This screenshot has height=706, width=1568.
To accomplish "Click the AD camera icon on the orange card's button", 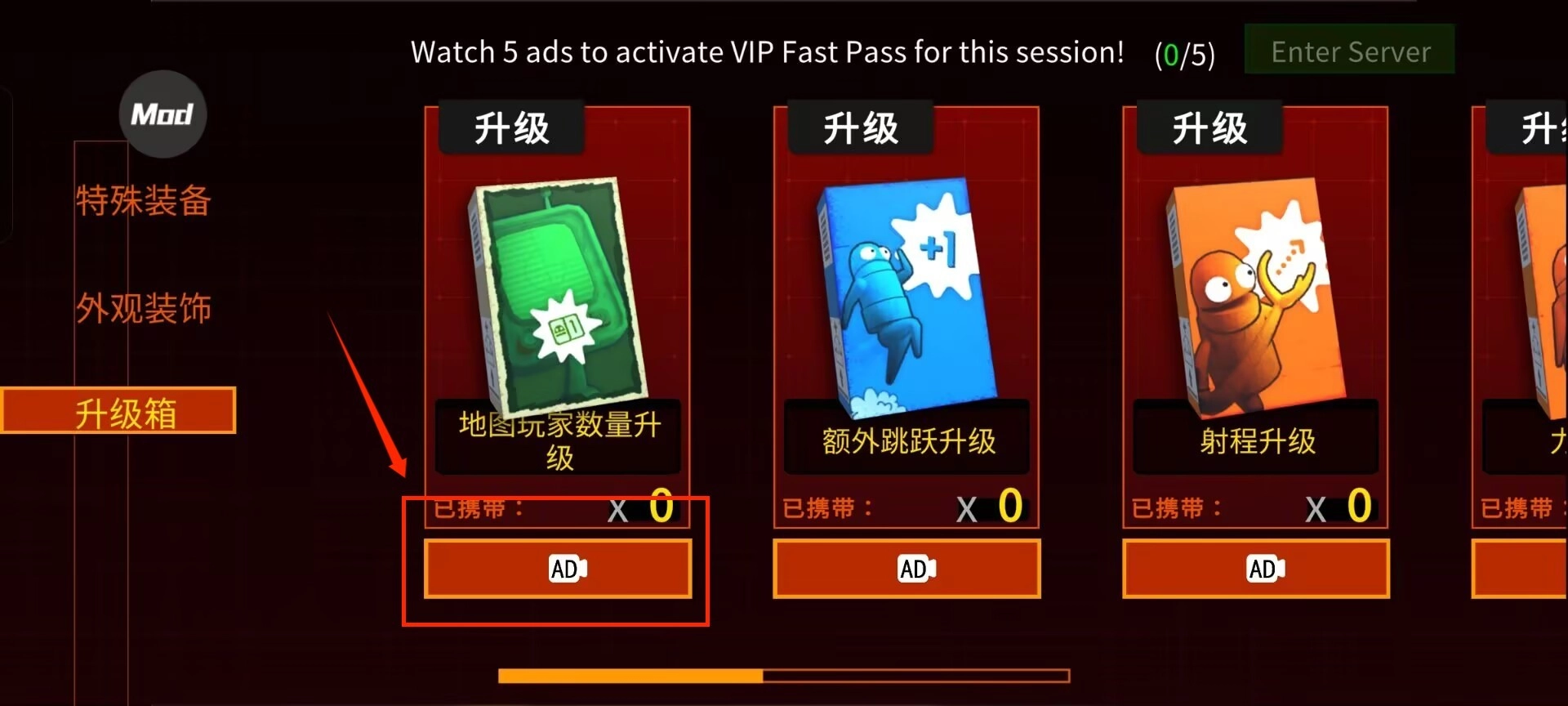I will pos(1266,566).
